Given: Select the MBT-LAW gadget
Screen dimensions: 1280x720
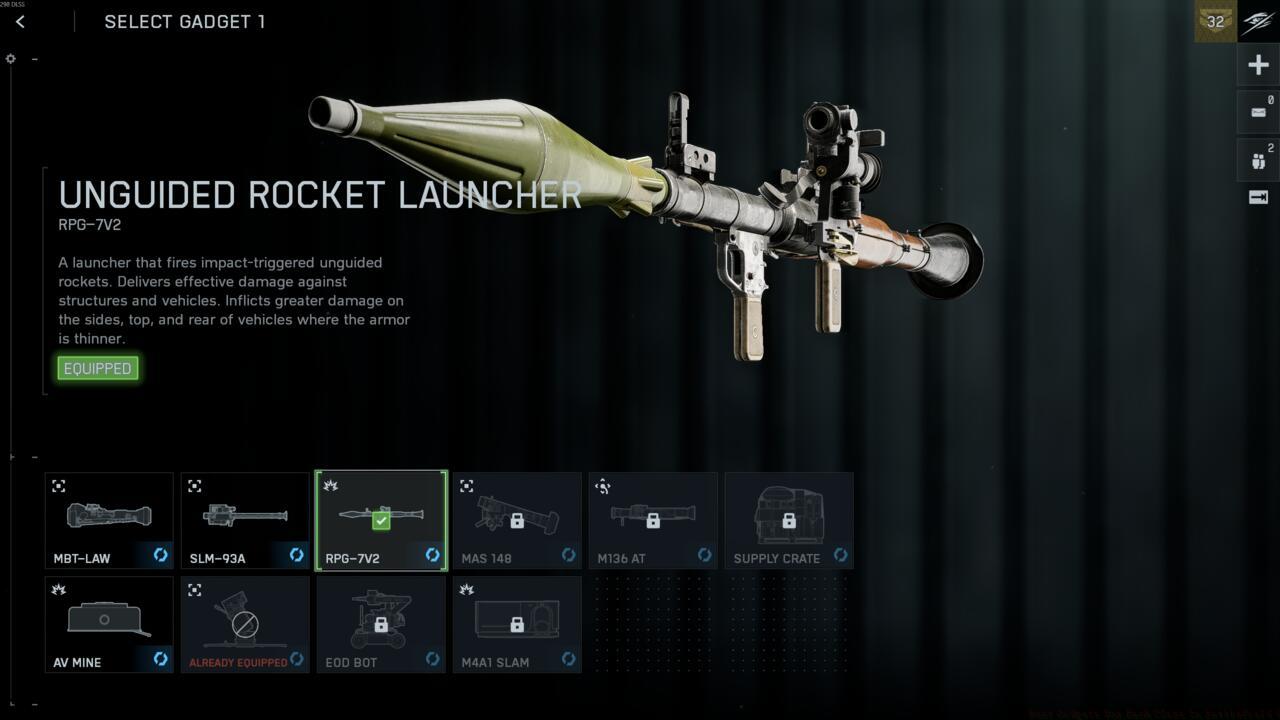Looking at the screenshot, I should [x=108, y=519].
